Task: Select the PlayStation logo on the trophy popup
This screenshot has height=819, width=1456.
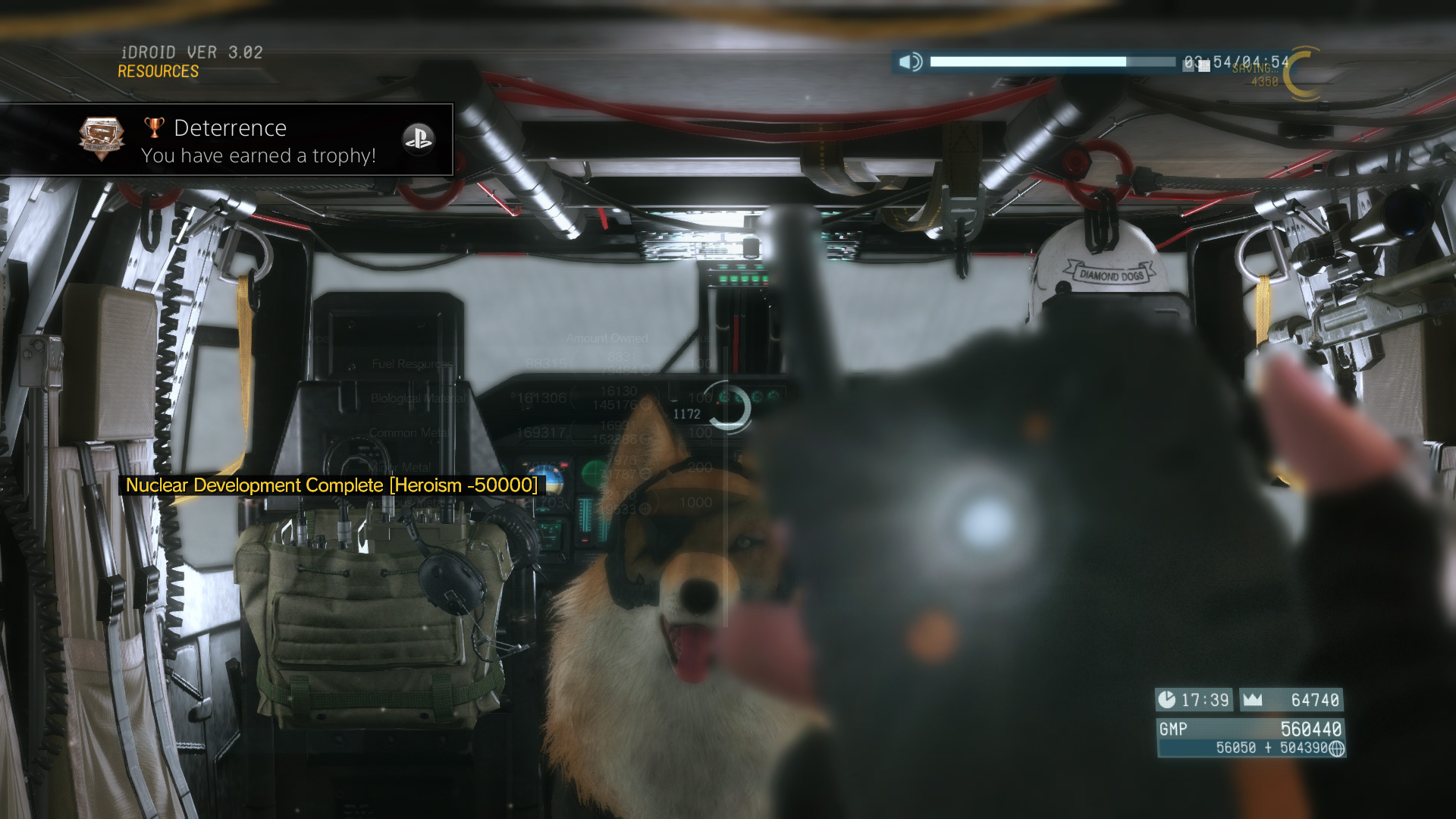Action: click(418, 139)
